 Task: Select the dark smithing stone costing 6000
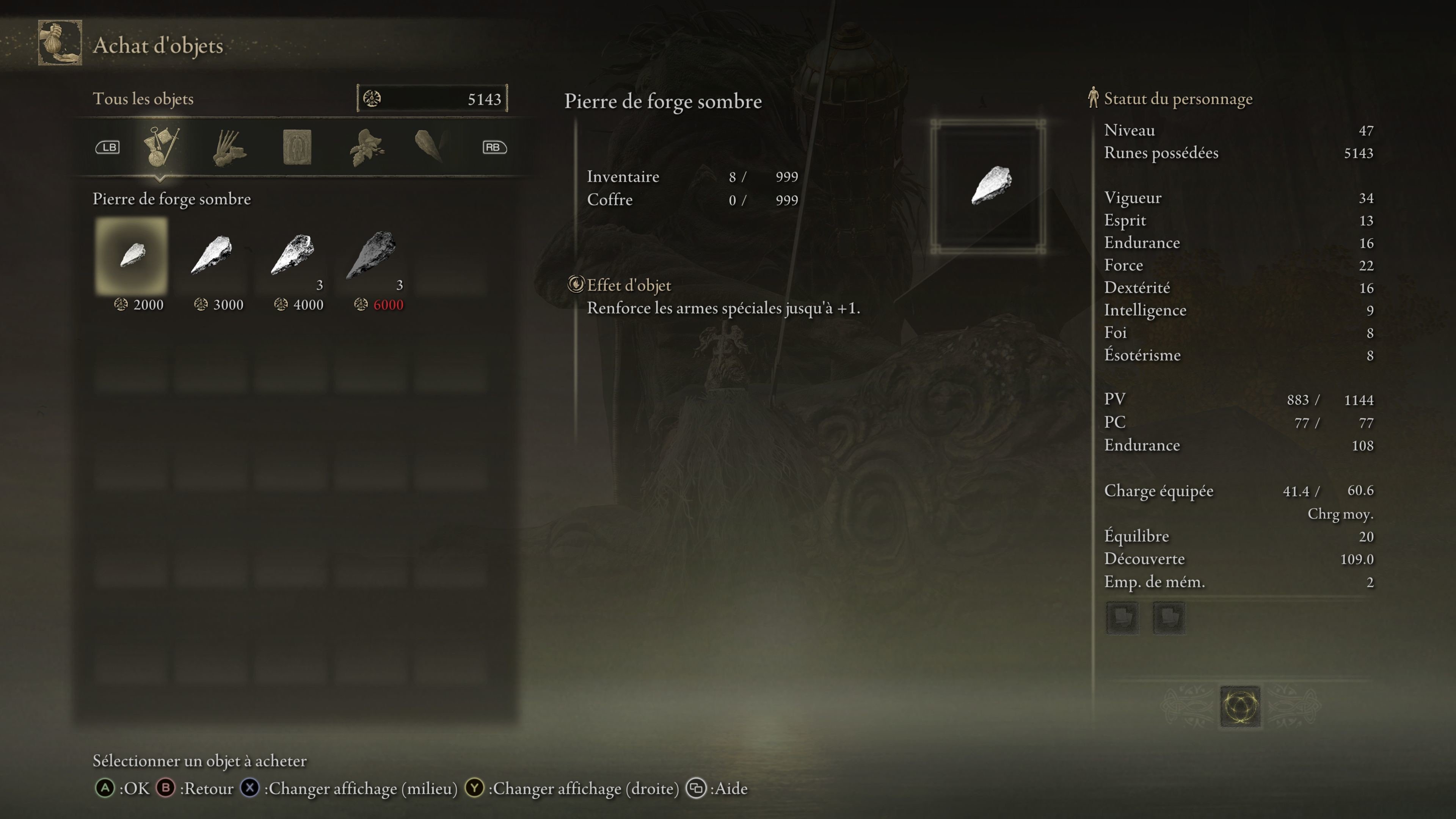click(x=371, y=256)
